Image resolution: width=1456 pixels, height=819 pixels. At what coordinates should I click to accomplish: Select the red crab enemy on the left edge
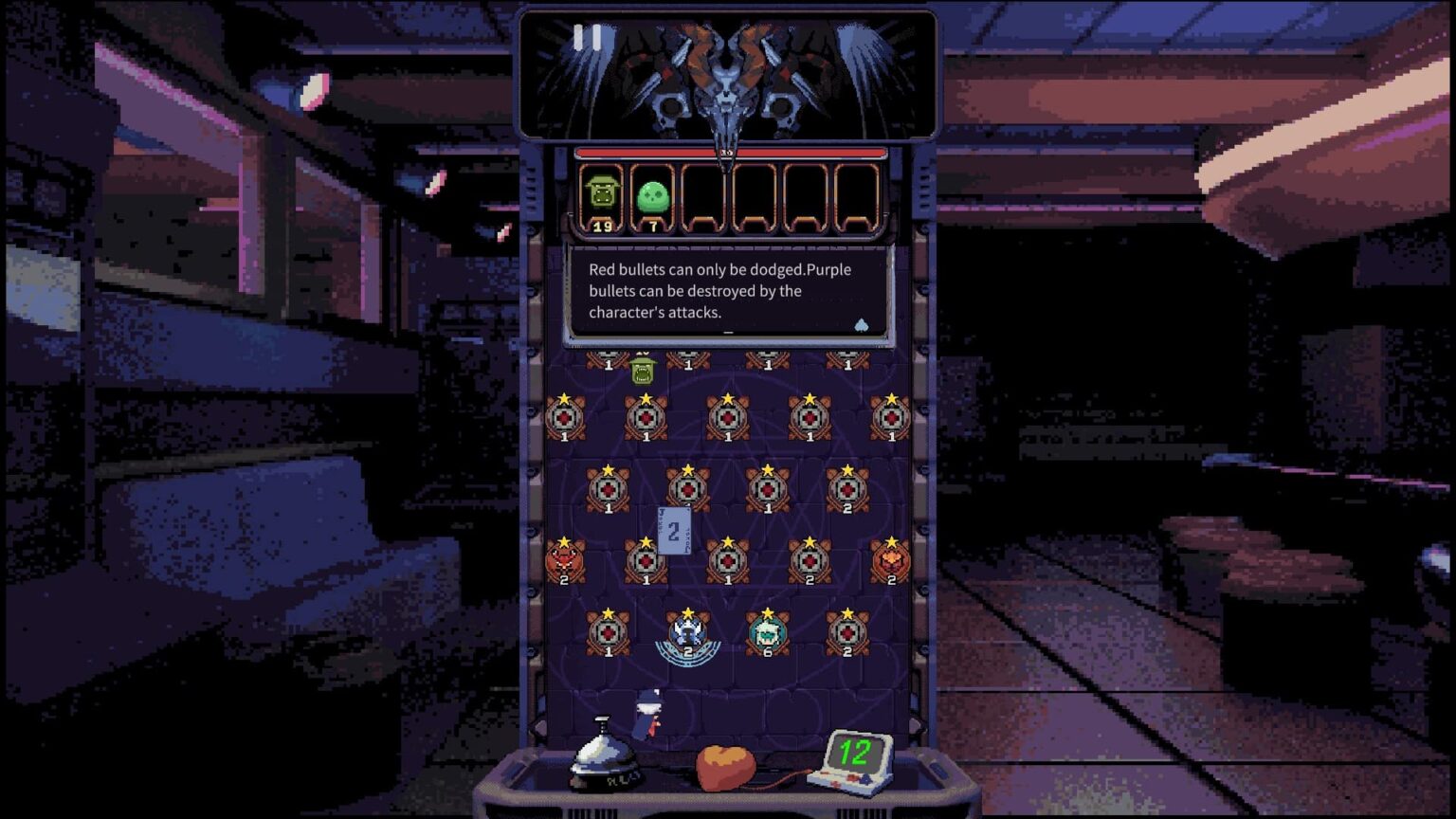coord(565,559)
